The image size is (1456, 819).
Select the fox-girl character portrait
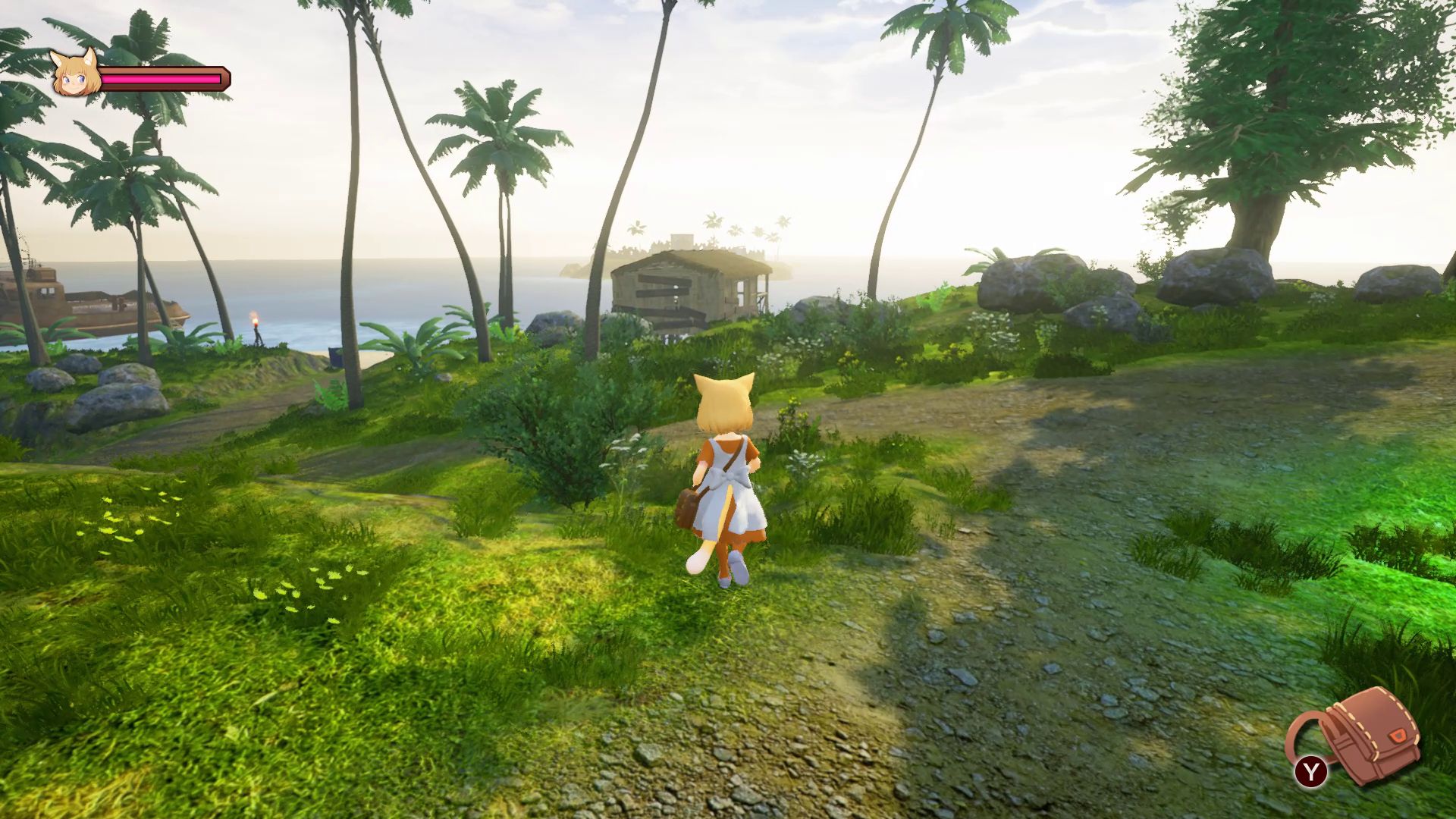(x=76, y=76)
